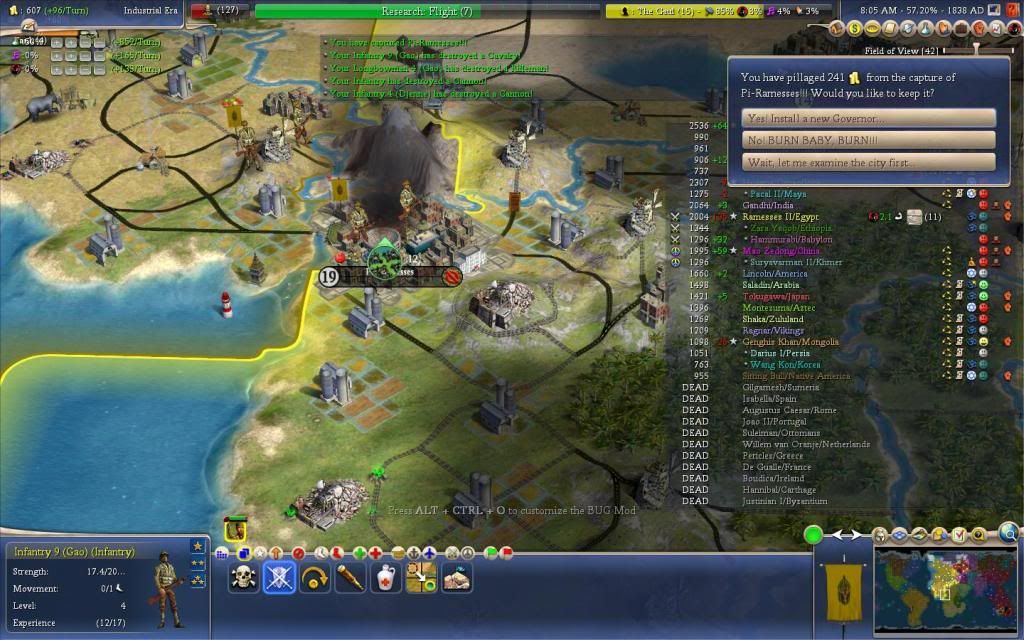
Task: Click the world minimap
Action: click(945, 590)
